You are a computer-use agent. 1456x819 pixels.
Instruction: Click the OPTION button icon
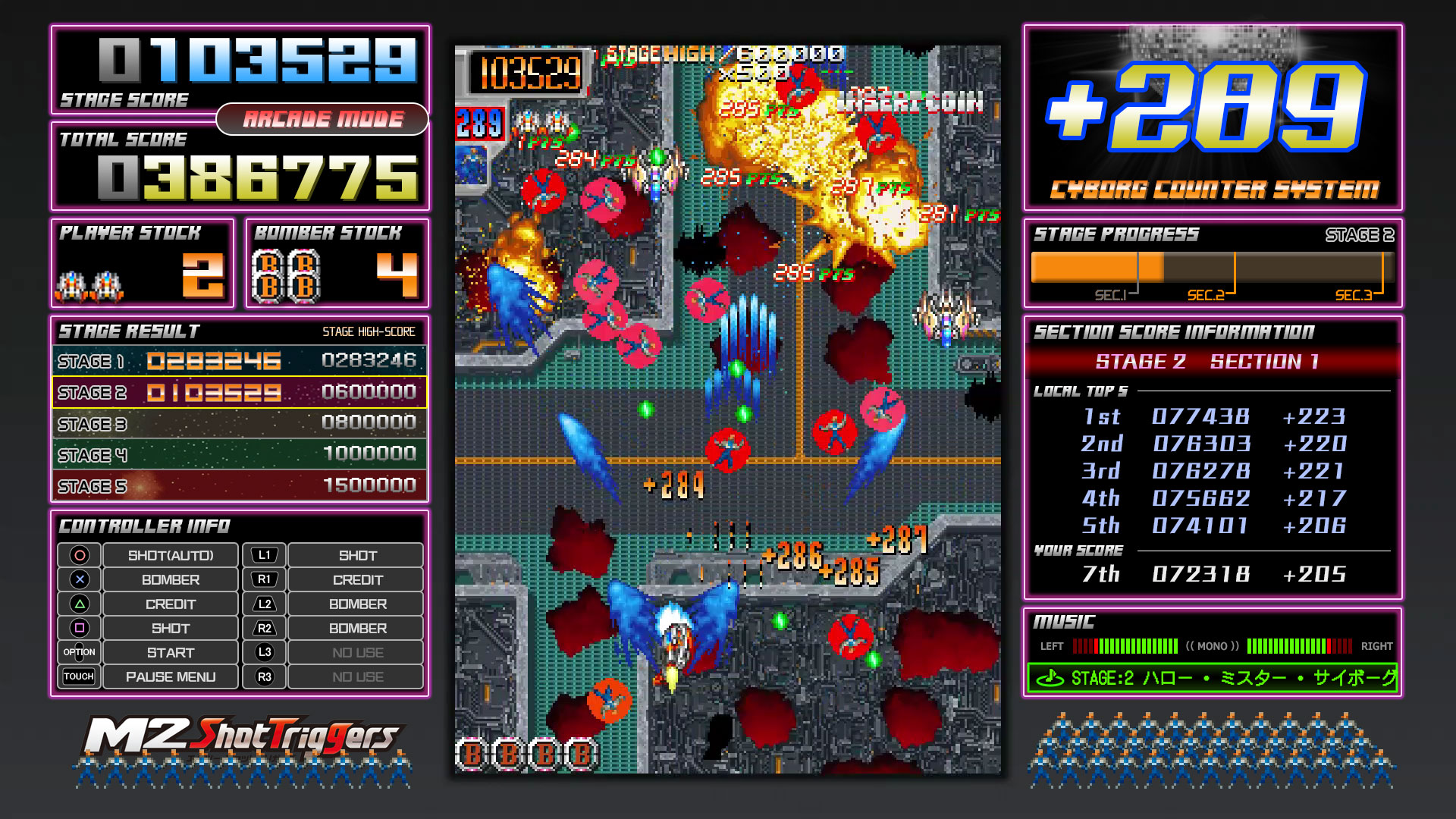(80, 652)
